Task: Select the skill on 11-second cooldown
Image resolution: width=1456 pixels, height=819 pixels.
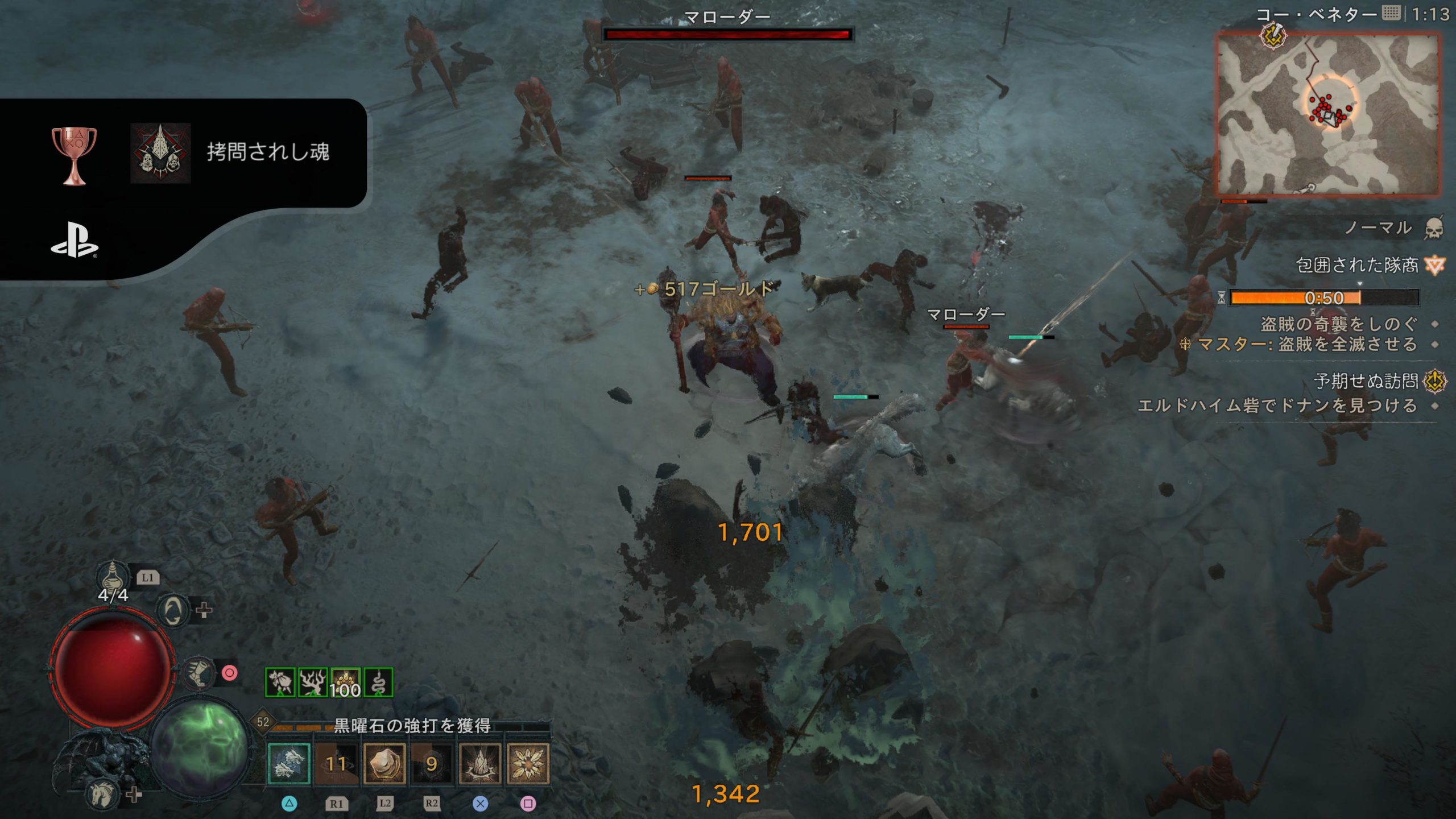Action: [336, 763]
